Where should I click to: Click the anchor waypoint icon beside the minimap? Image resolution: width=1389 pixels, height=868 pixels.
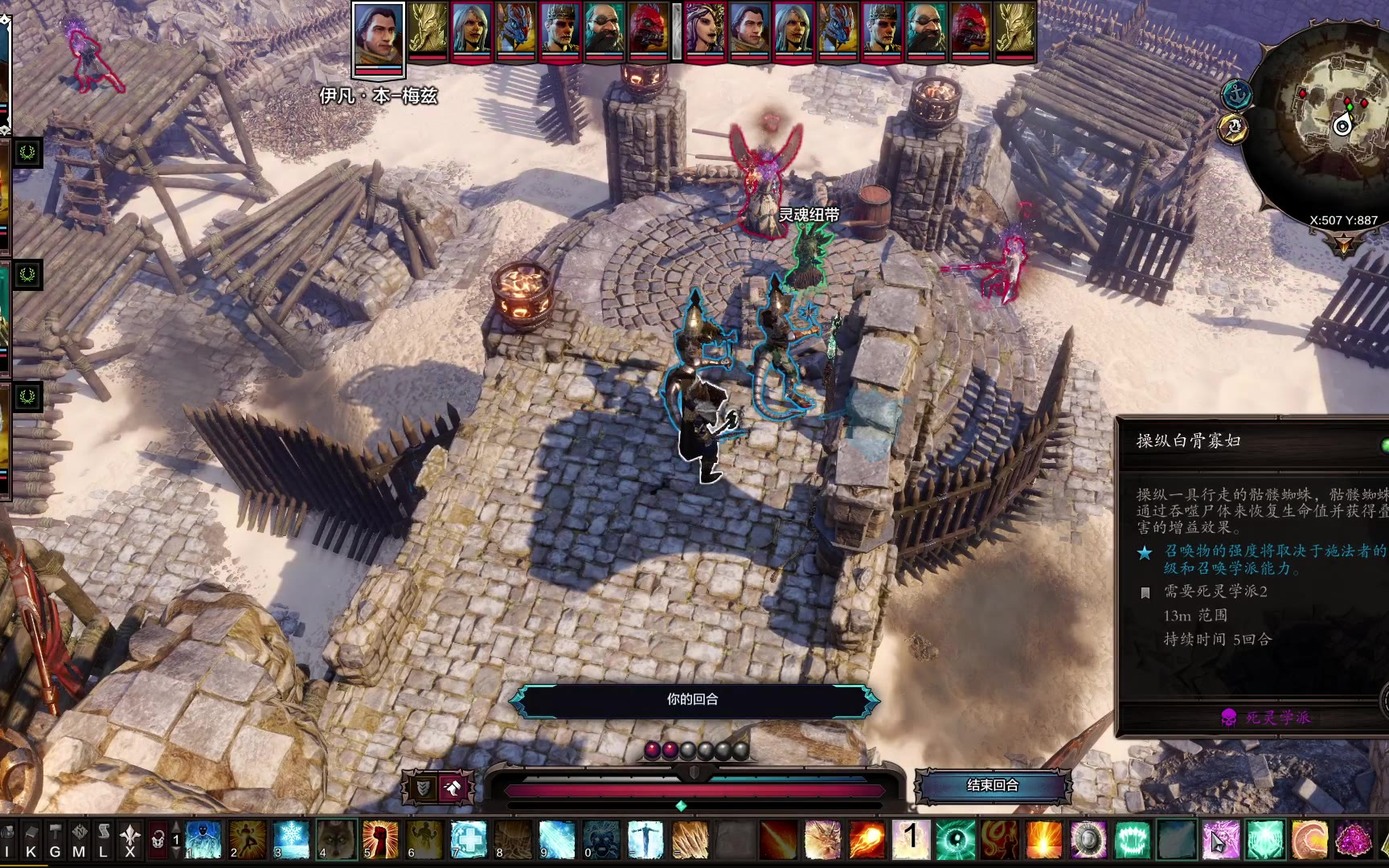(x=1236, y=95)
